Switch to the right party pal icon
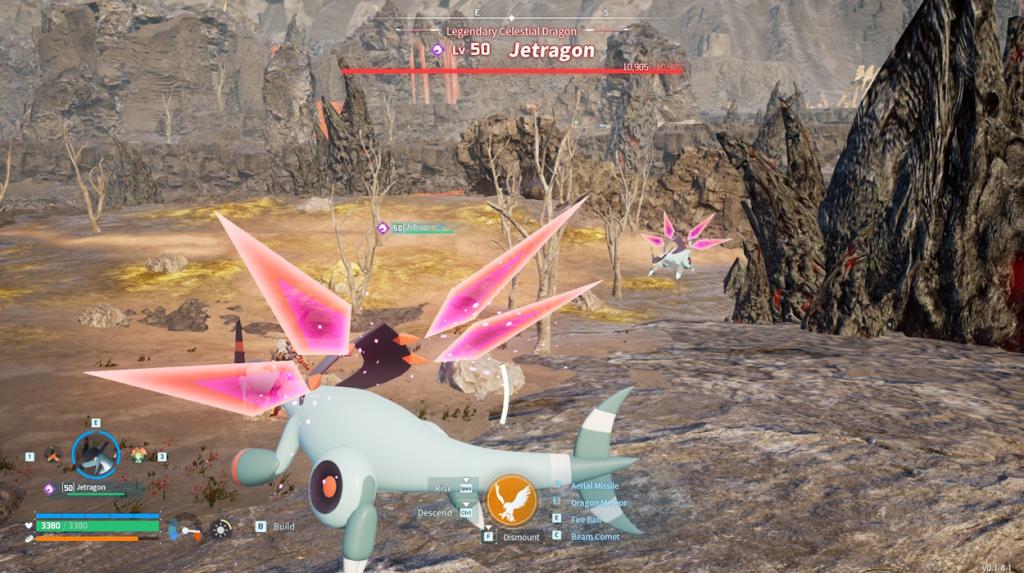1024x573 pixels. pos(139,455)
